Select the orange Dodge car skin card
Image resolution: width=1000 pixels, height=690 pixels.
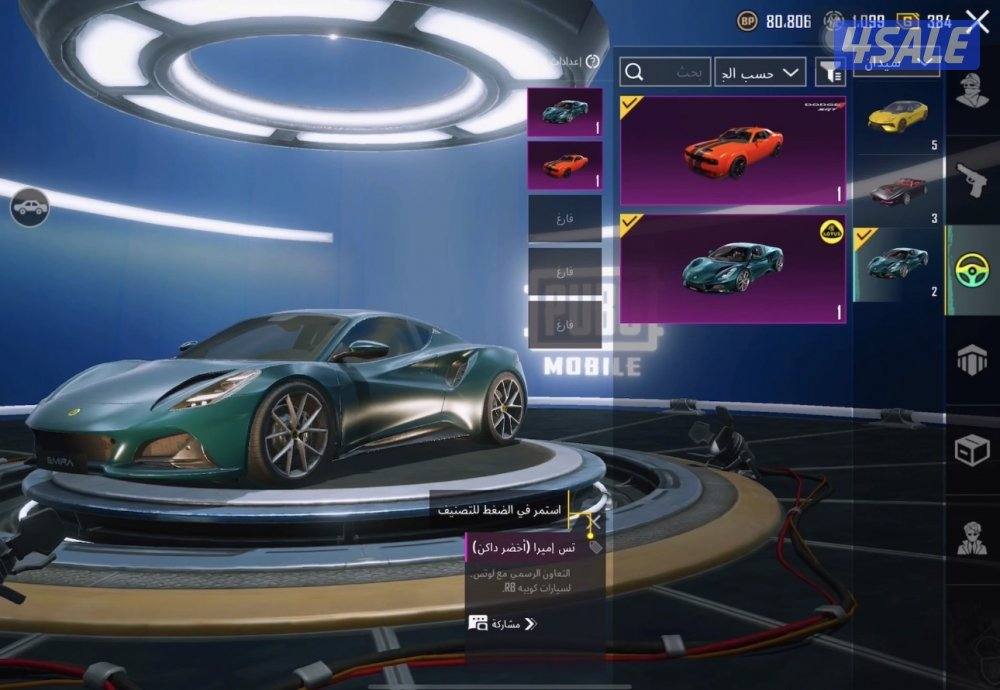coord(733,150)
